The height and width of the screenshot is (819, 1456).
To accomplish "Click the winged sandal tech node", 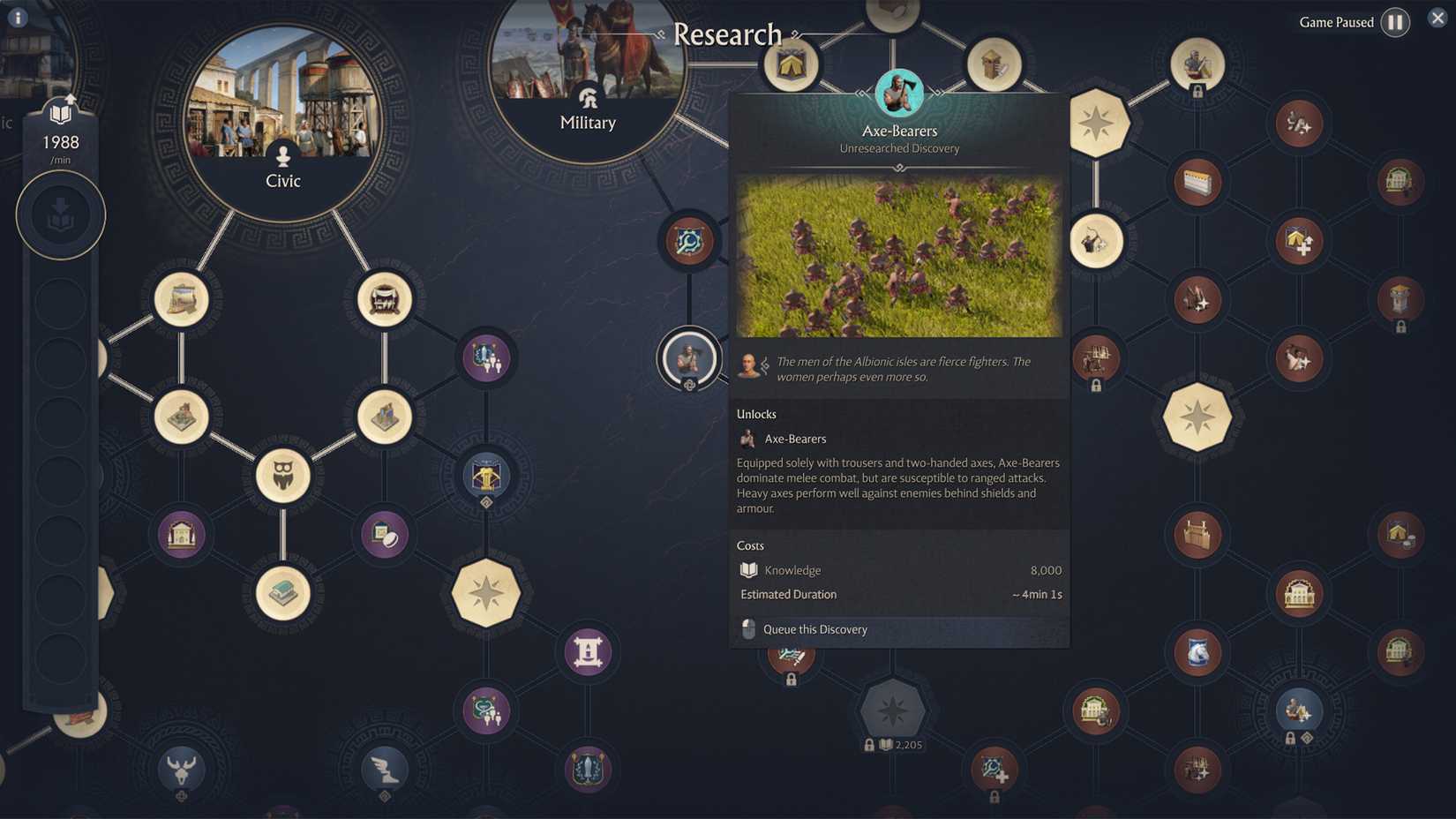I will tap(384, 770).
